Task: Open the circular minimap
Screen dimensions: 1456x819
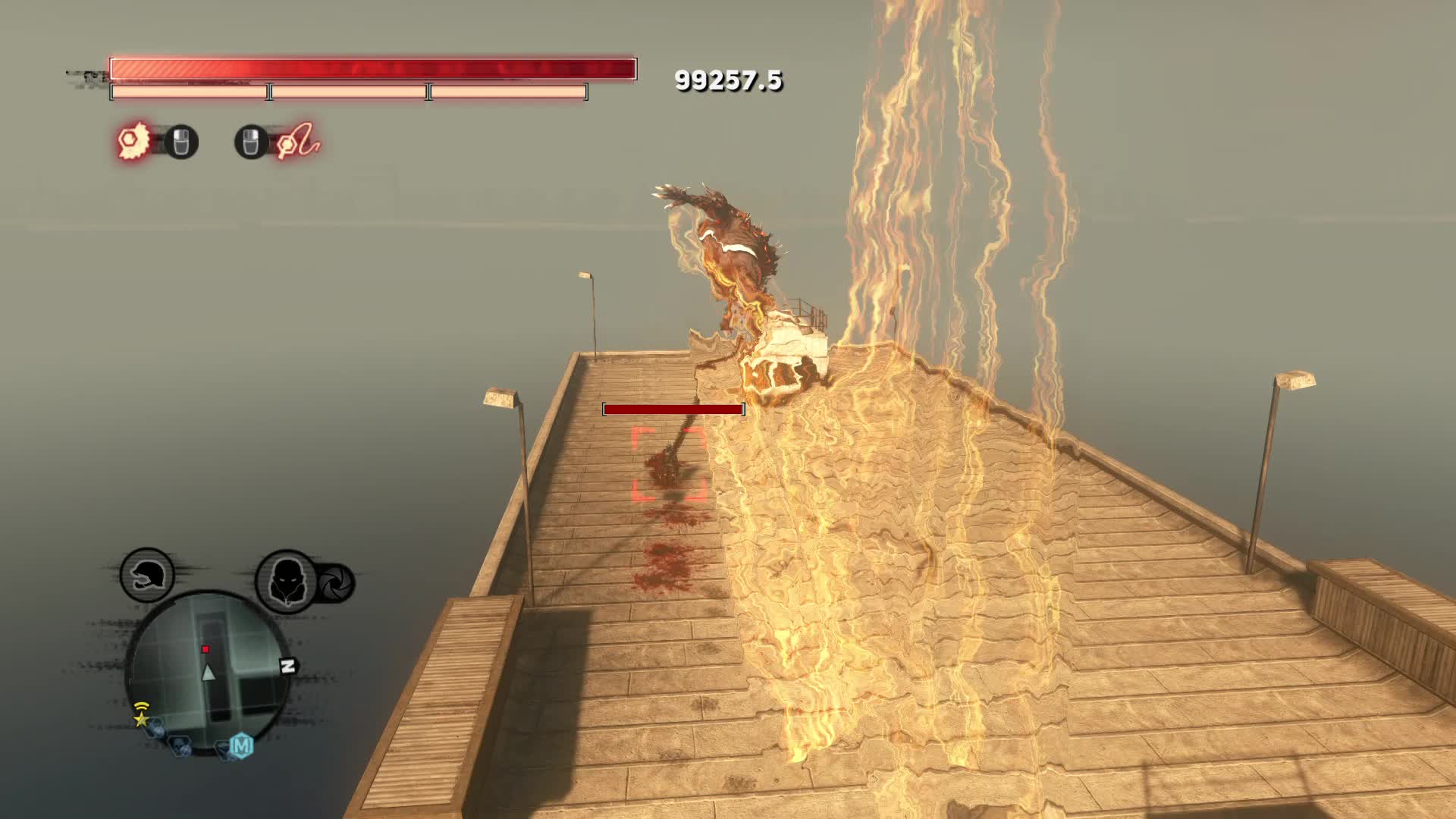Action: point(208,672)
